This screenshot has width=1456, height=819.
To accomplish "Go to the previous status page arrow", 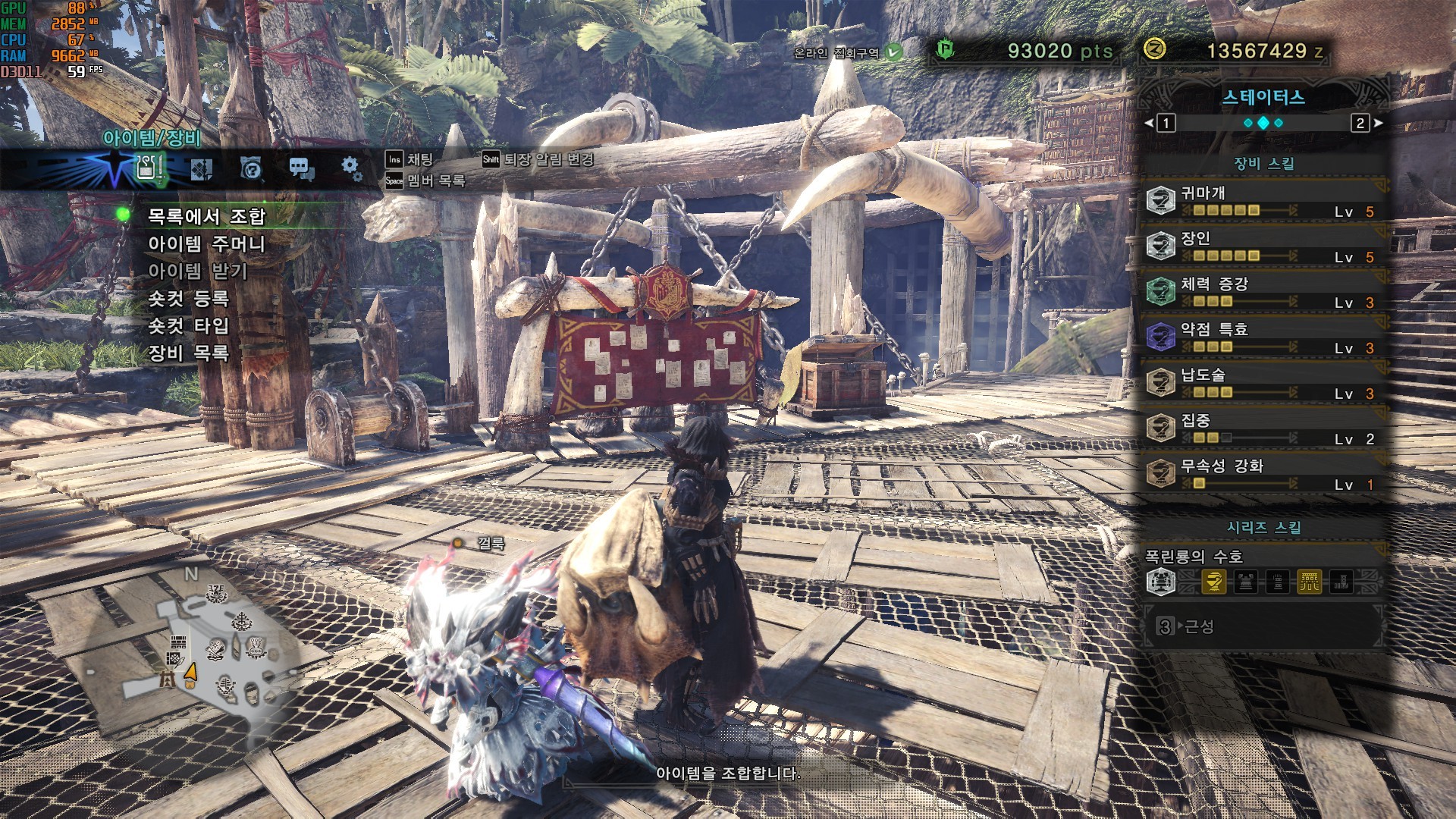I will [x=1150, y=123].
